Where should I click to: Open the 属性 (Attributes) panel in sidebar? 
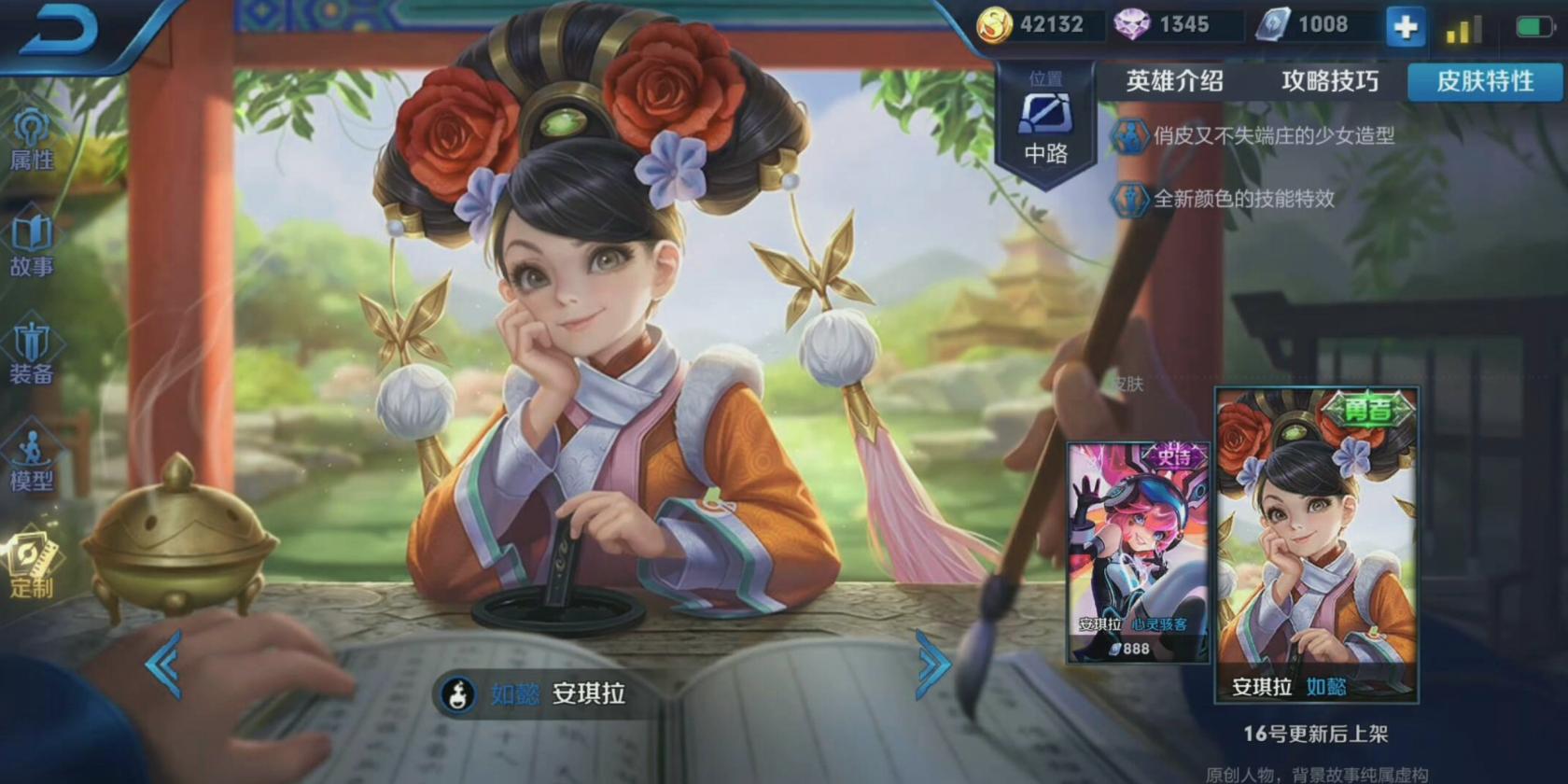pos(33,131)
